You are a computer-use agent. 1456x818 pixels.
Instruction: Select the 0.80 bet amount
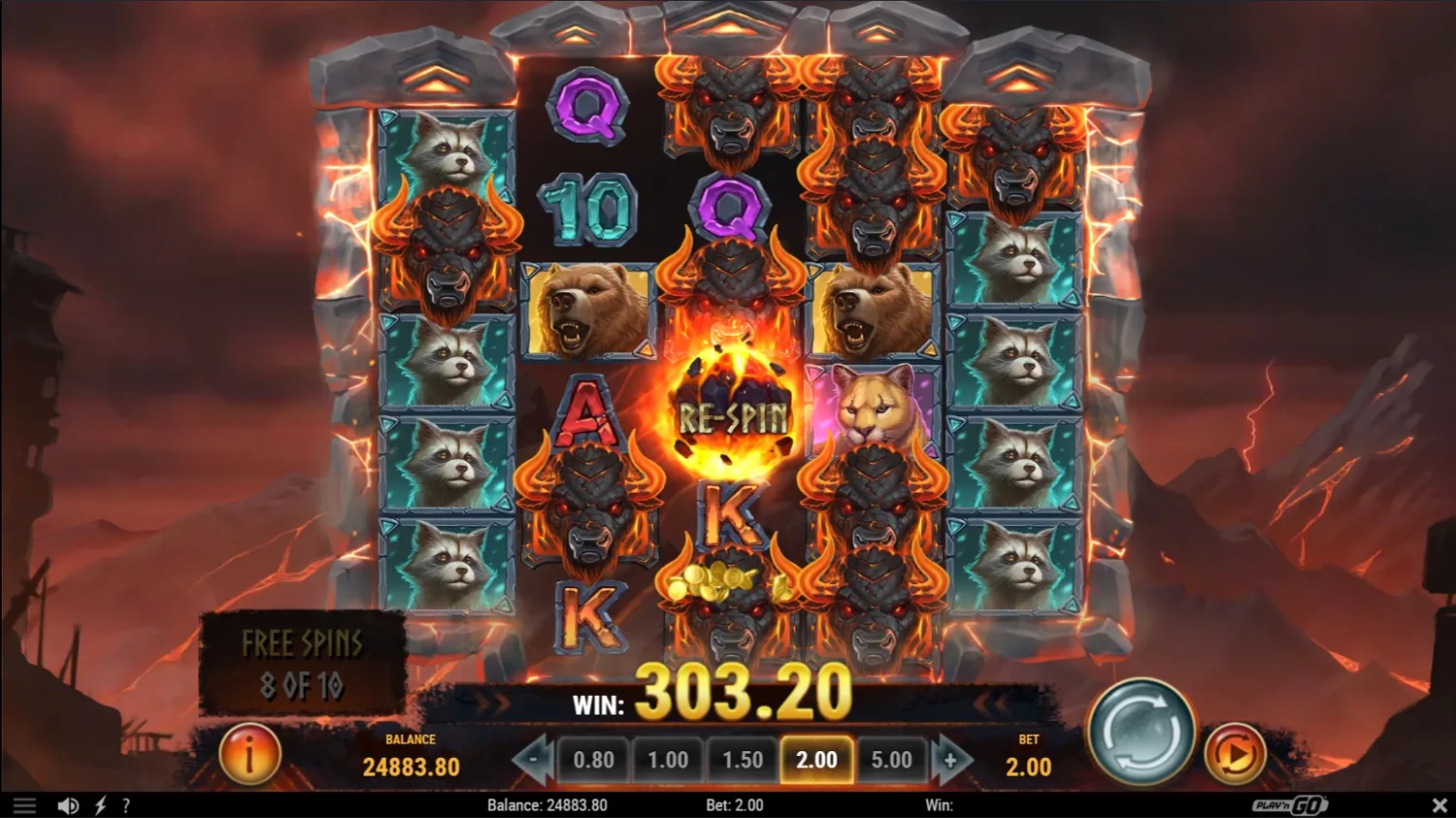click(x=595, y=760)
